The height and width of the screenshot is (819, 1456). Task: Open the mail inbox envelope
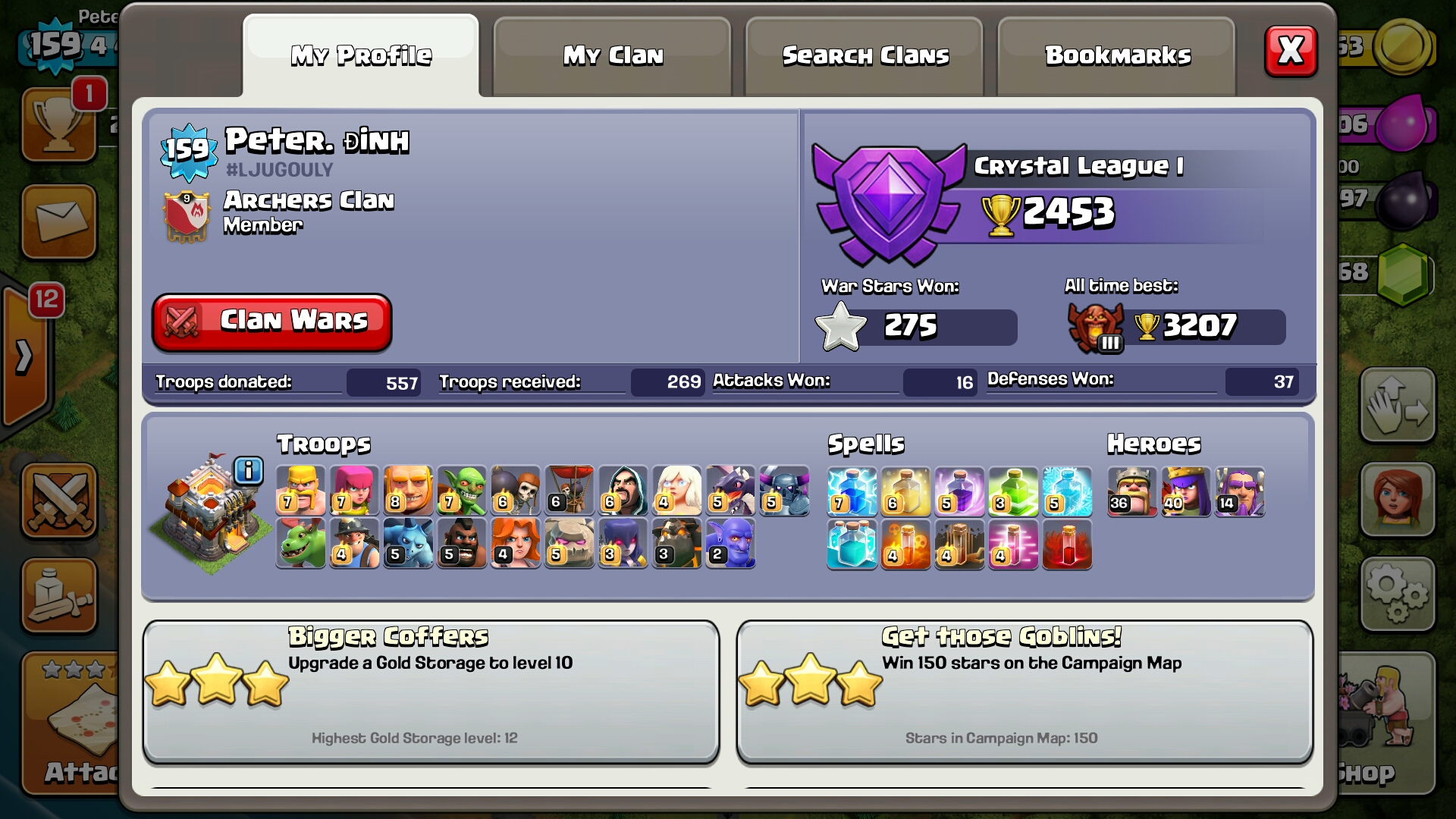tap(59, 221)
